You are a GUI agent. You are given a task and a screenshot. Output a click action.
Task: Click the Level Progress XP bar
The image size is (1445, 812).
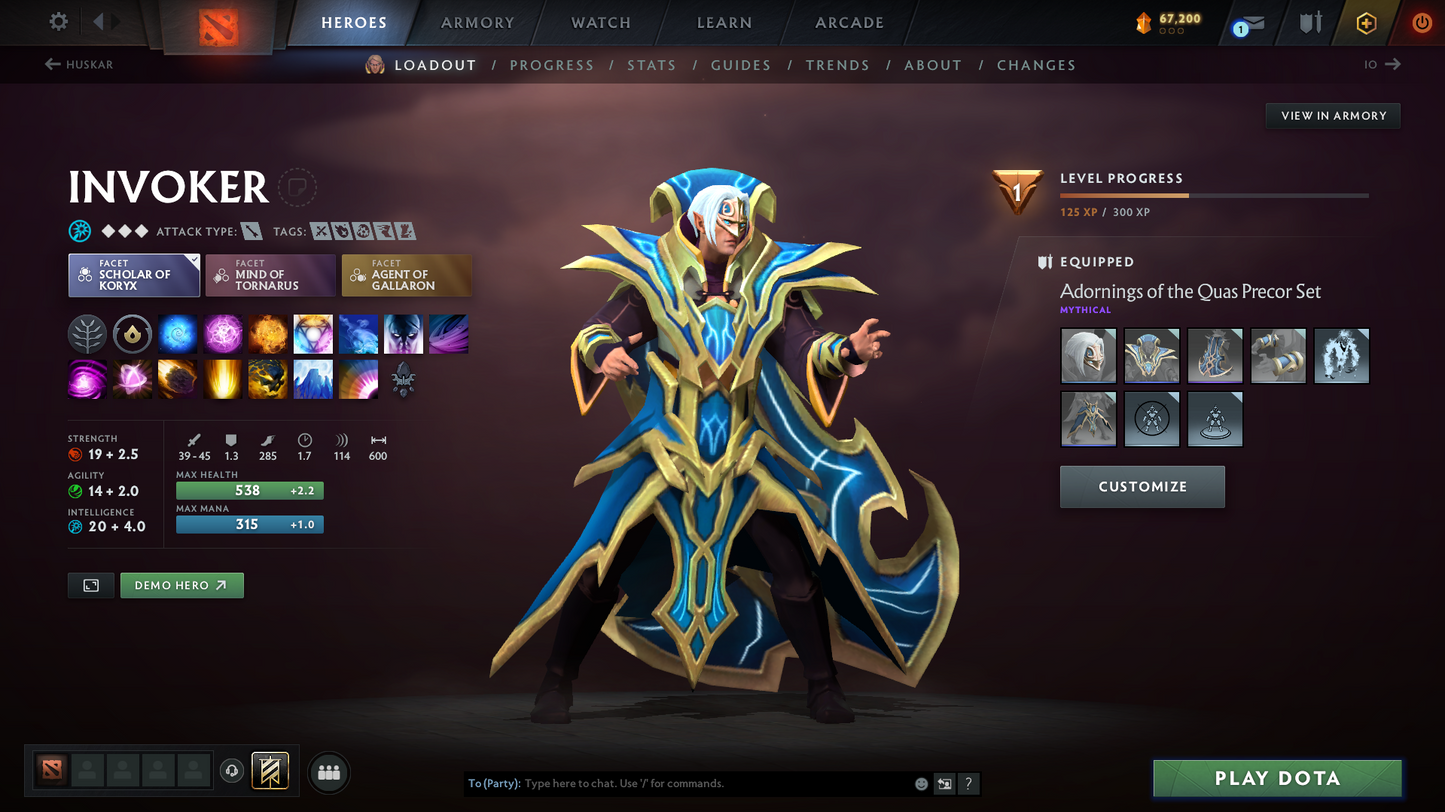click(x=1214, y=196)
